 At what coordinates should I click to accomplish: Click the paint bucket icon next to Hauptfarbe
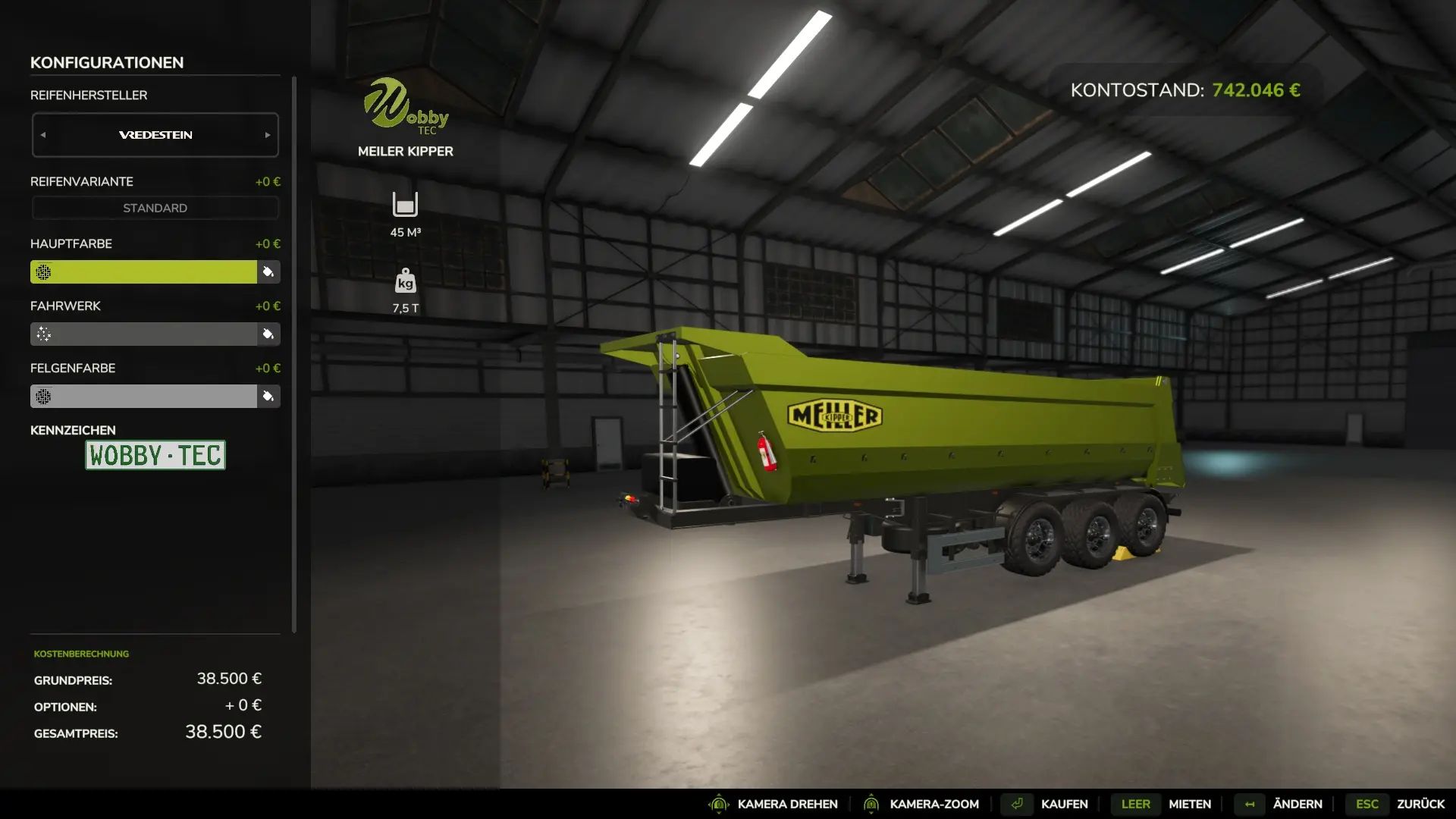point(269,271)
